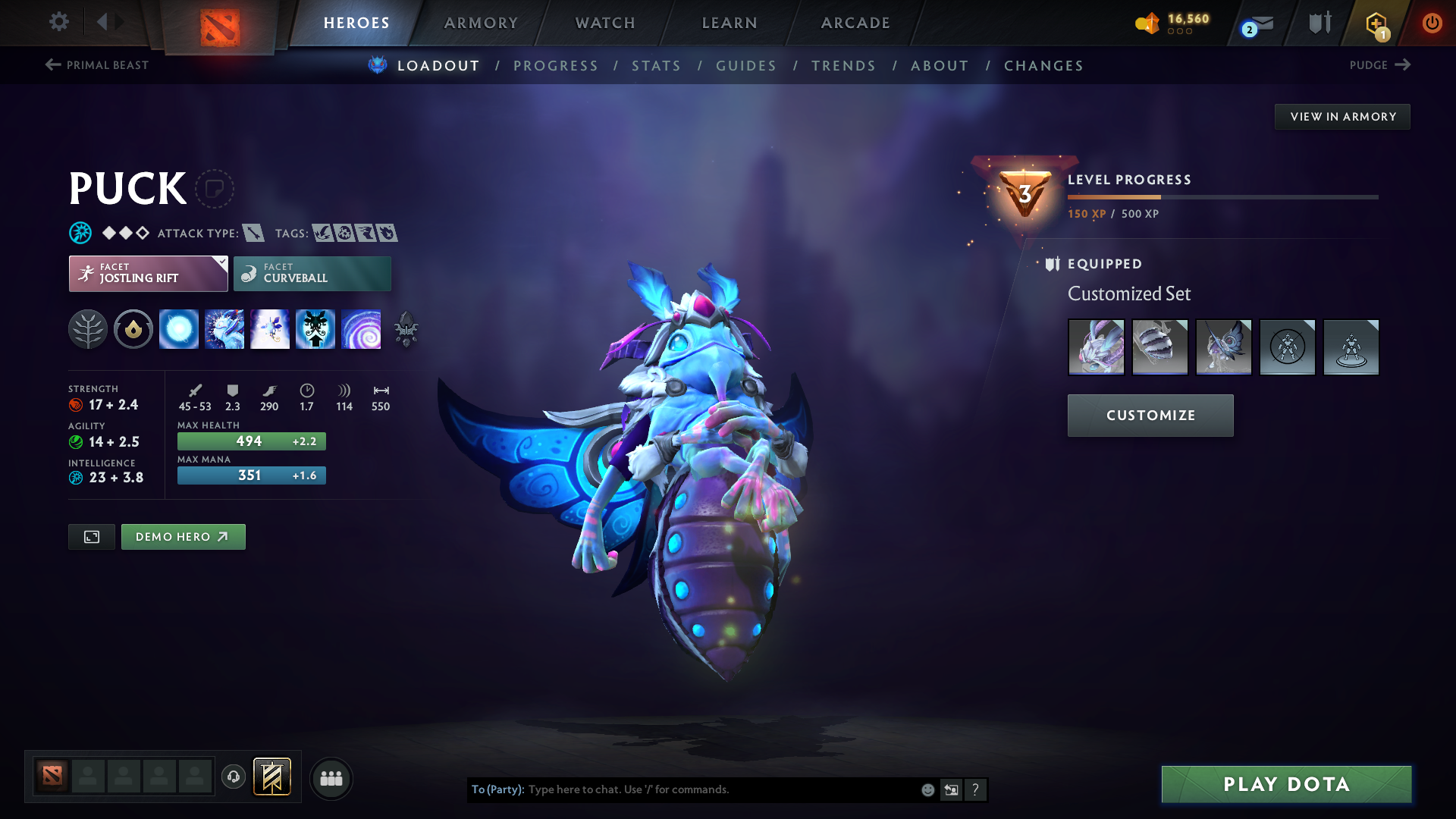Screen dimensions: 1456x819
Task: Switch to the STATS tab
Action: pyautogui.click(x=656, y=65)
